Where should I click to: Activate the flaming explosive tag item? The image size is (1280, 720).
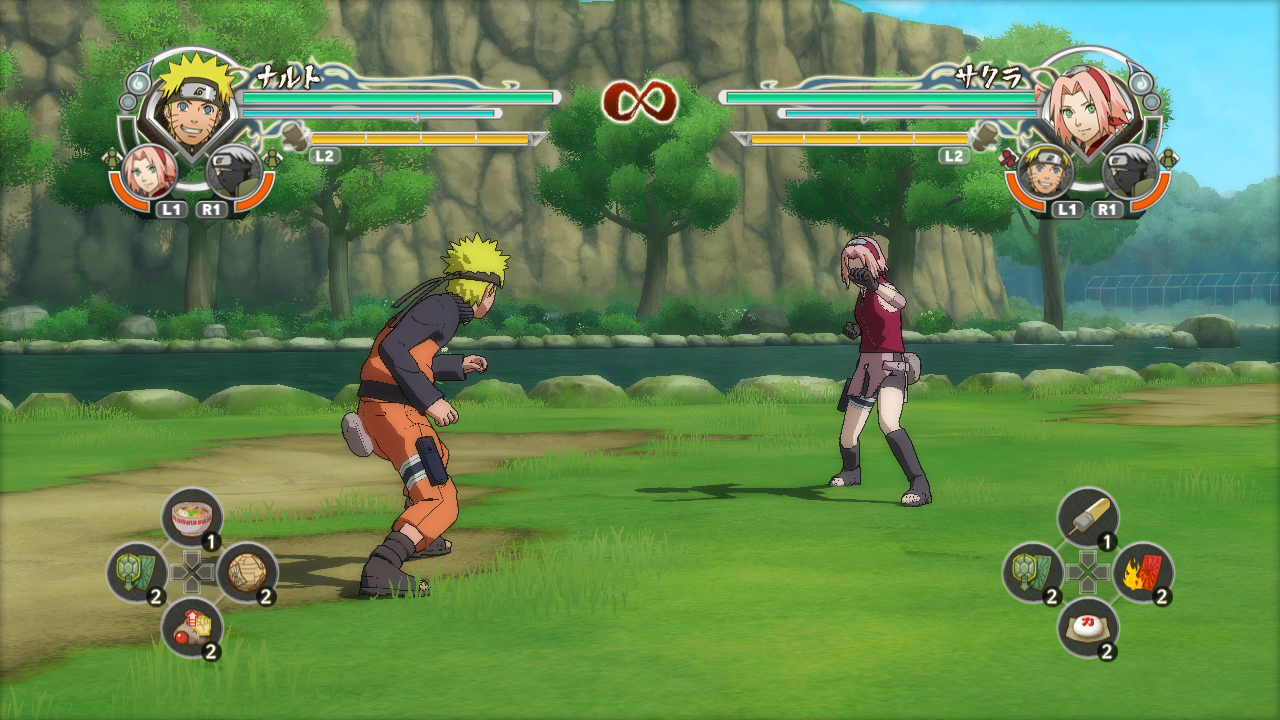[x=1142, y=572]
